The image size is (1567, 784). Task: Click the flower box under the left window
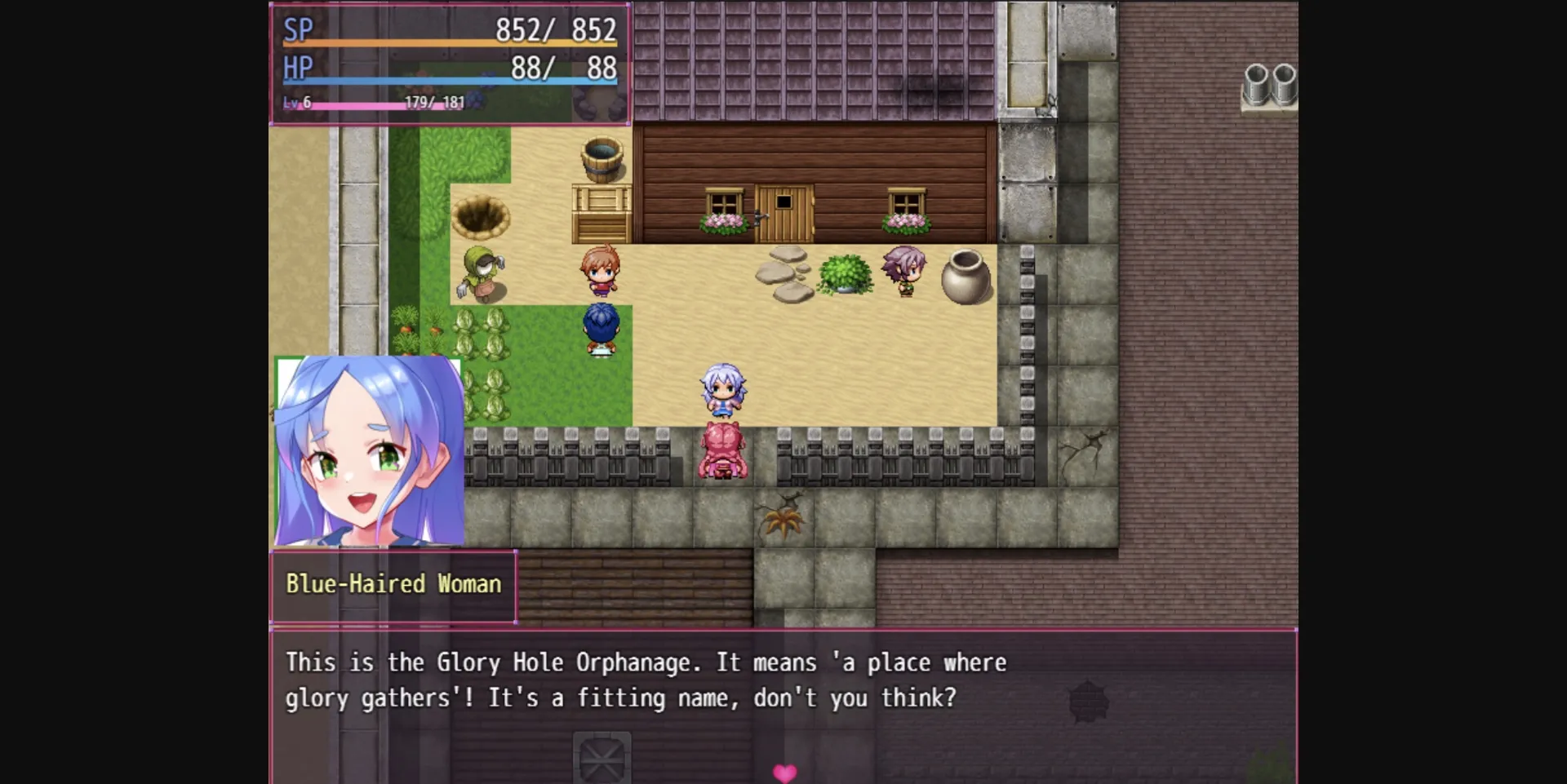click(x=721, y=222)
